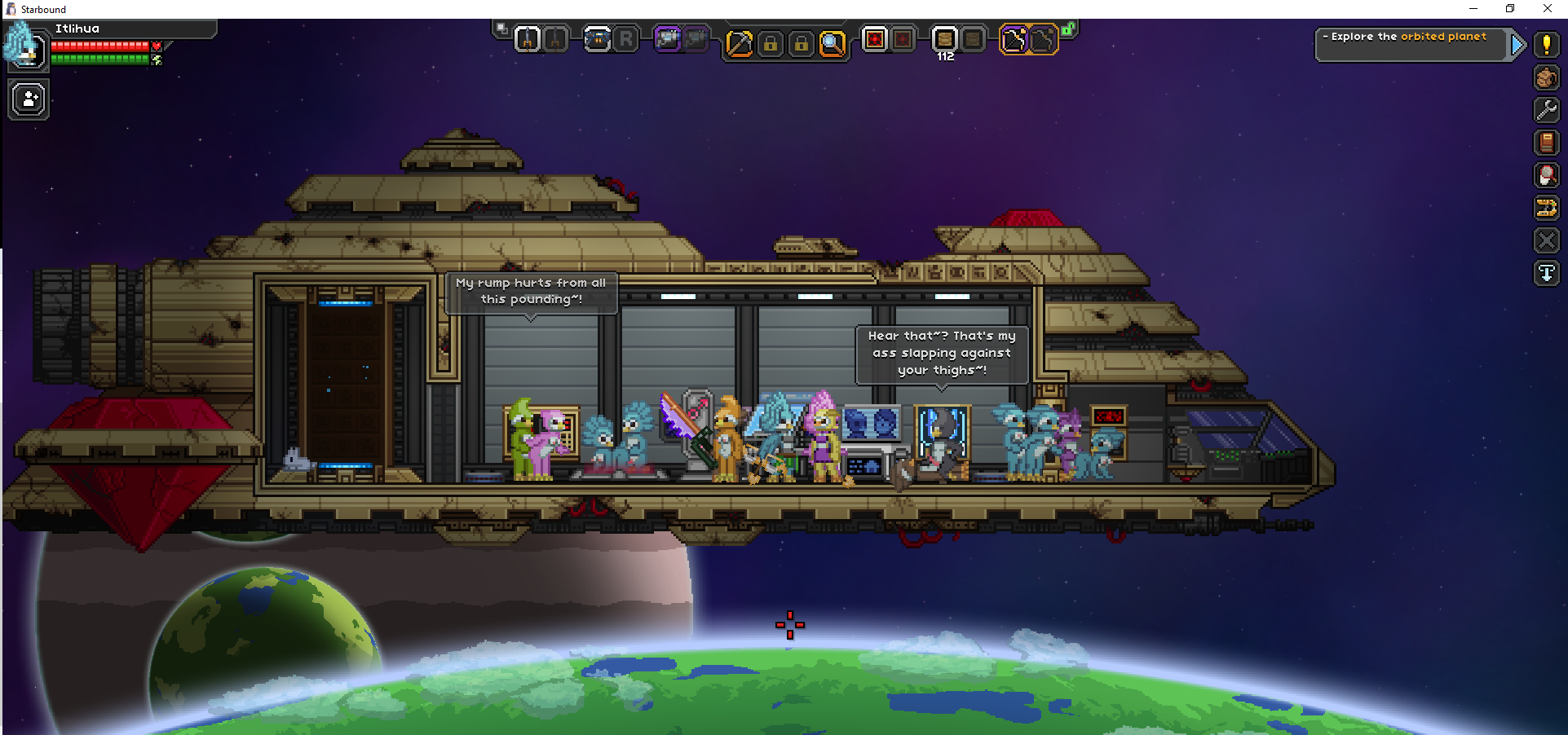Image resolution: width=1568 pixels, height=735 pixels.
Task: Click the beam down arrow button
Action: tap(1546, 273)
